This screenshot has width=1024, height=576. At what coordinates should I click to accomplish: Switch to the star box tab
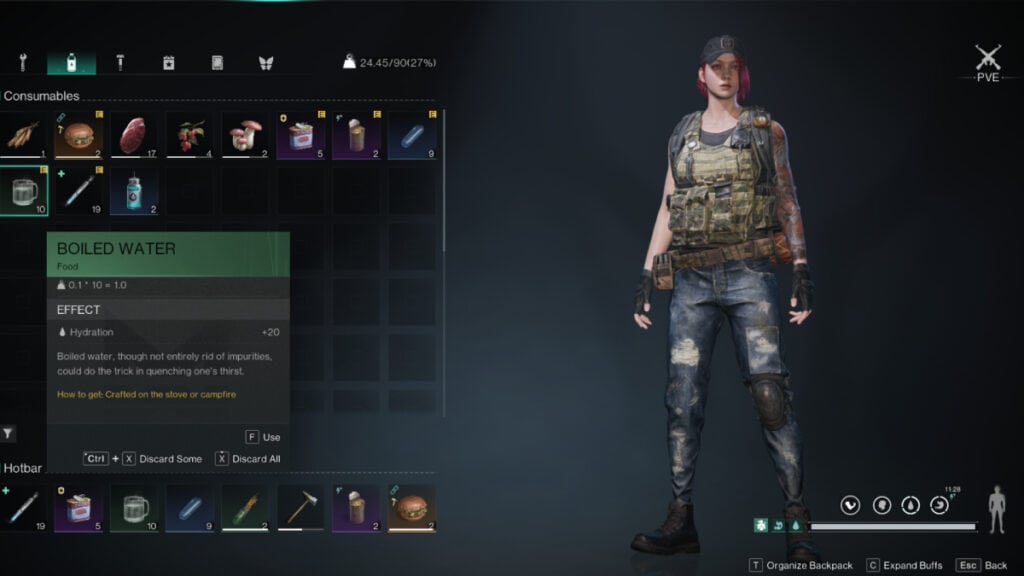pyautogui.click(x=169, y=63)
